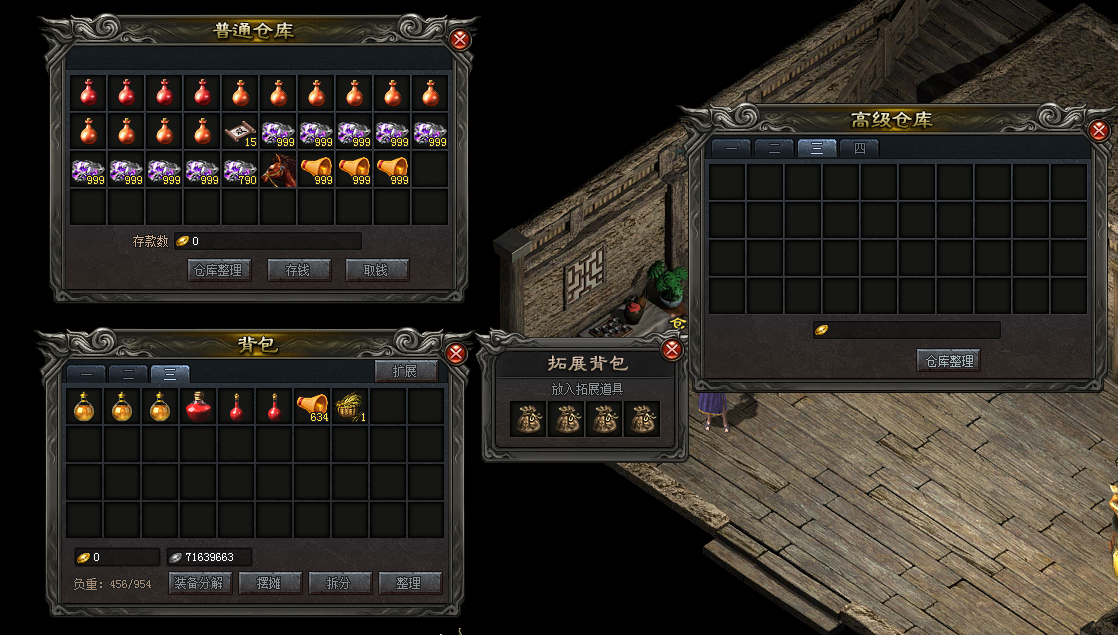The height and width of the screenshot is (635, 1118).
Task: Click 仓库整理 in the 高级仓库 window
Action: pos(948,360)
